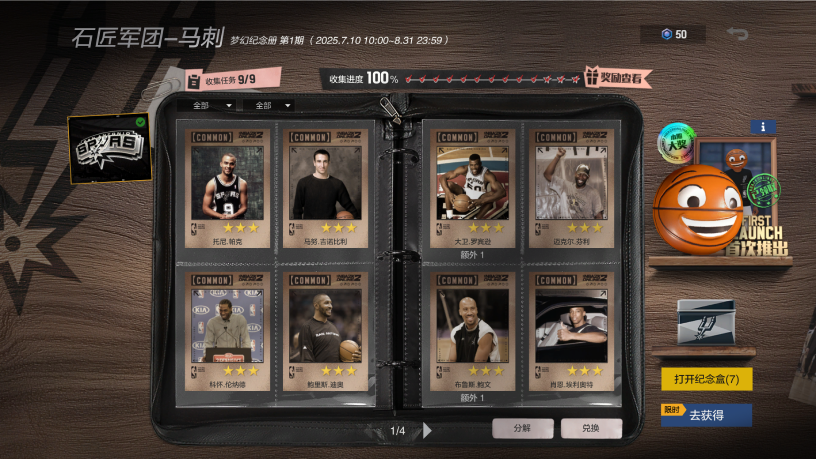The height and width of the screenshot is (459, 816).
Task: Open the 兑换 exchange button
Action: pyautogui.click(x=591, y=428)
